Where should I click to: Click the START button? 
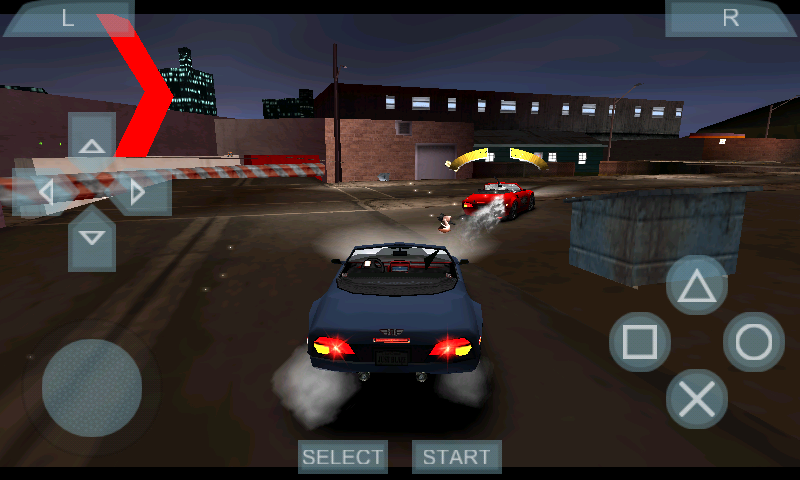click(x=457, y=457)
